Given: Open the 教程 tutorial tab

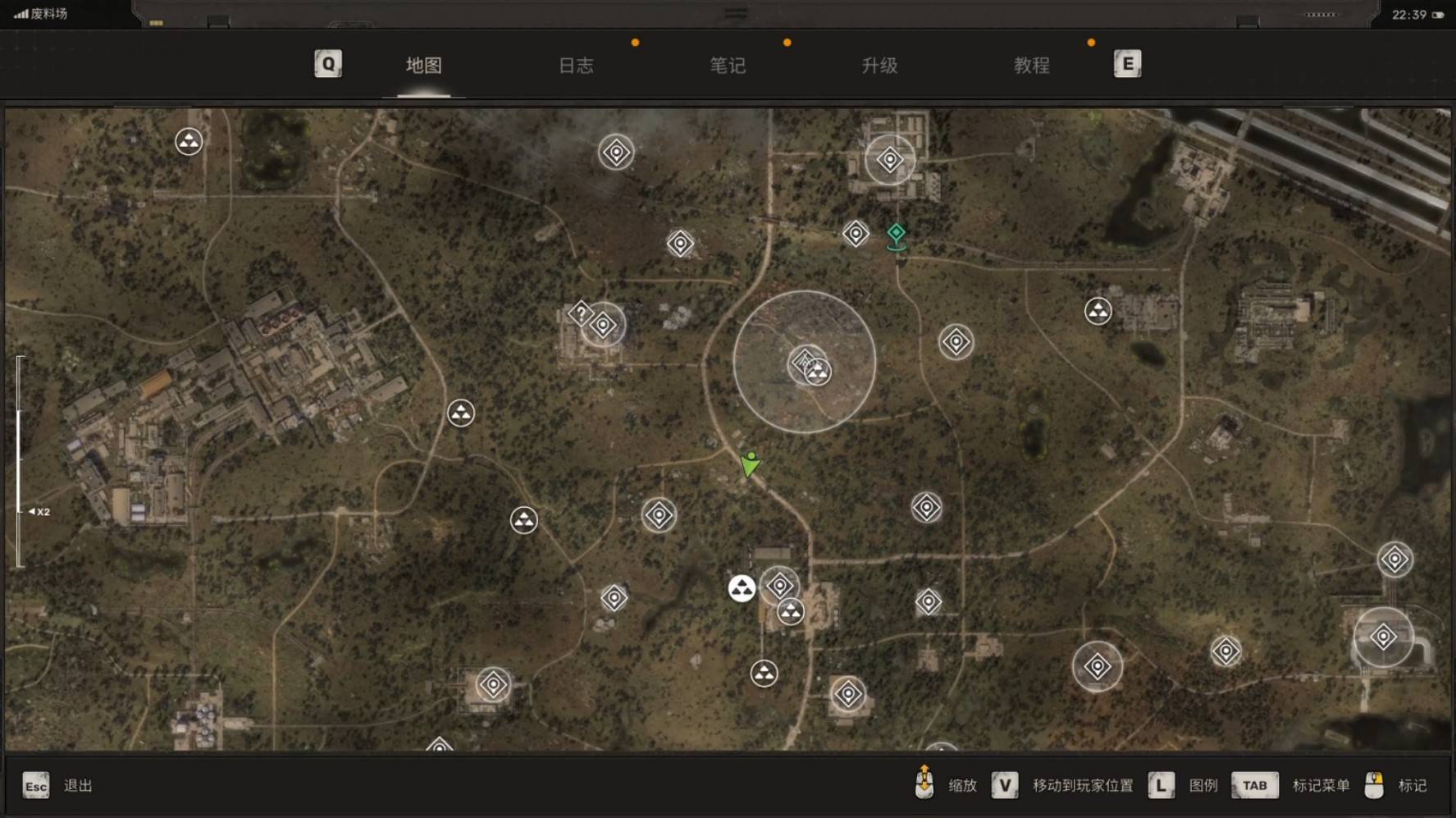Looking at the screenshot, I should click(1031, 66).
